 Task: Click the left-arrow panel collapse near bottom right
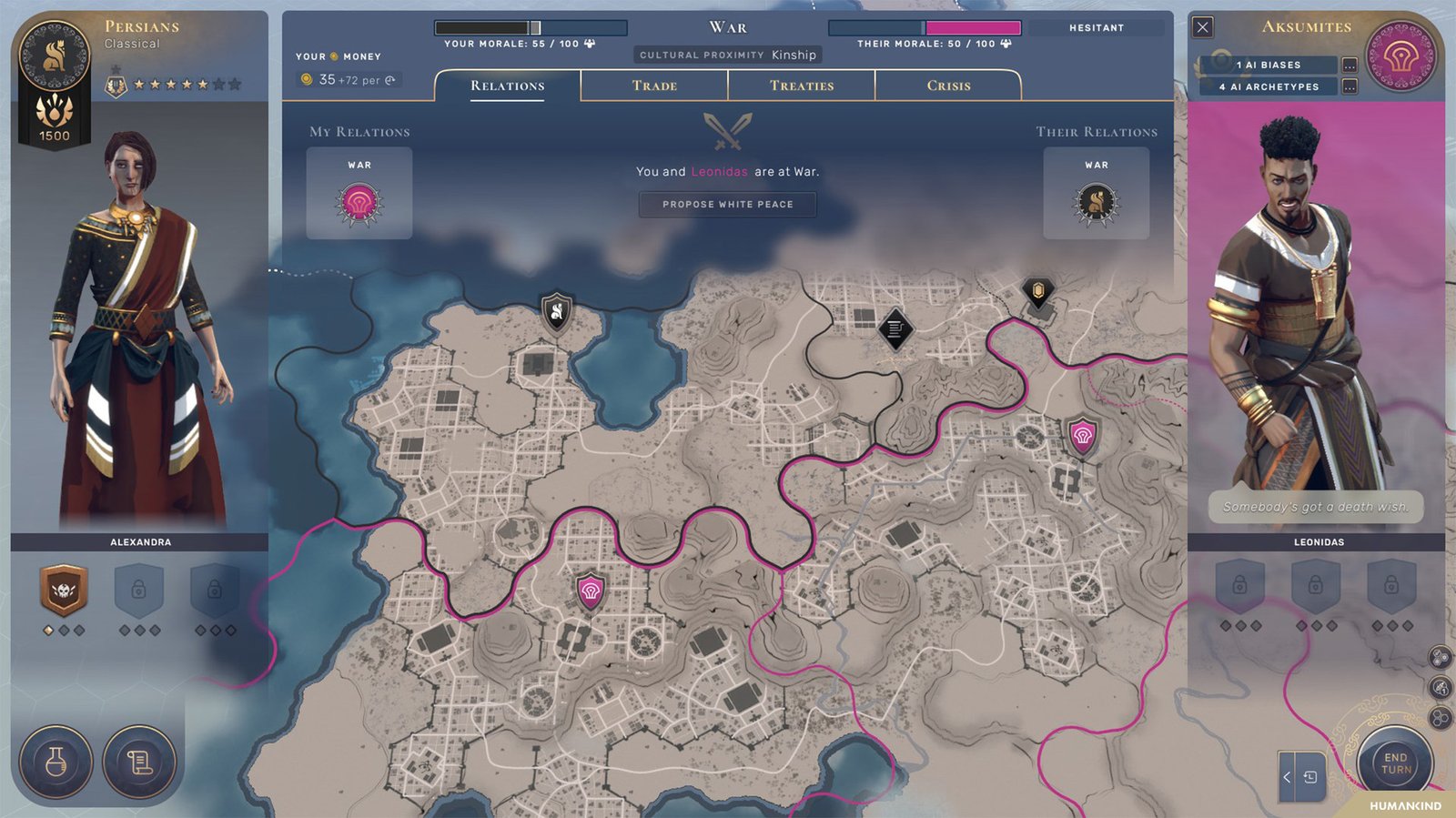1287,778
